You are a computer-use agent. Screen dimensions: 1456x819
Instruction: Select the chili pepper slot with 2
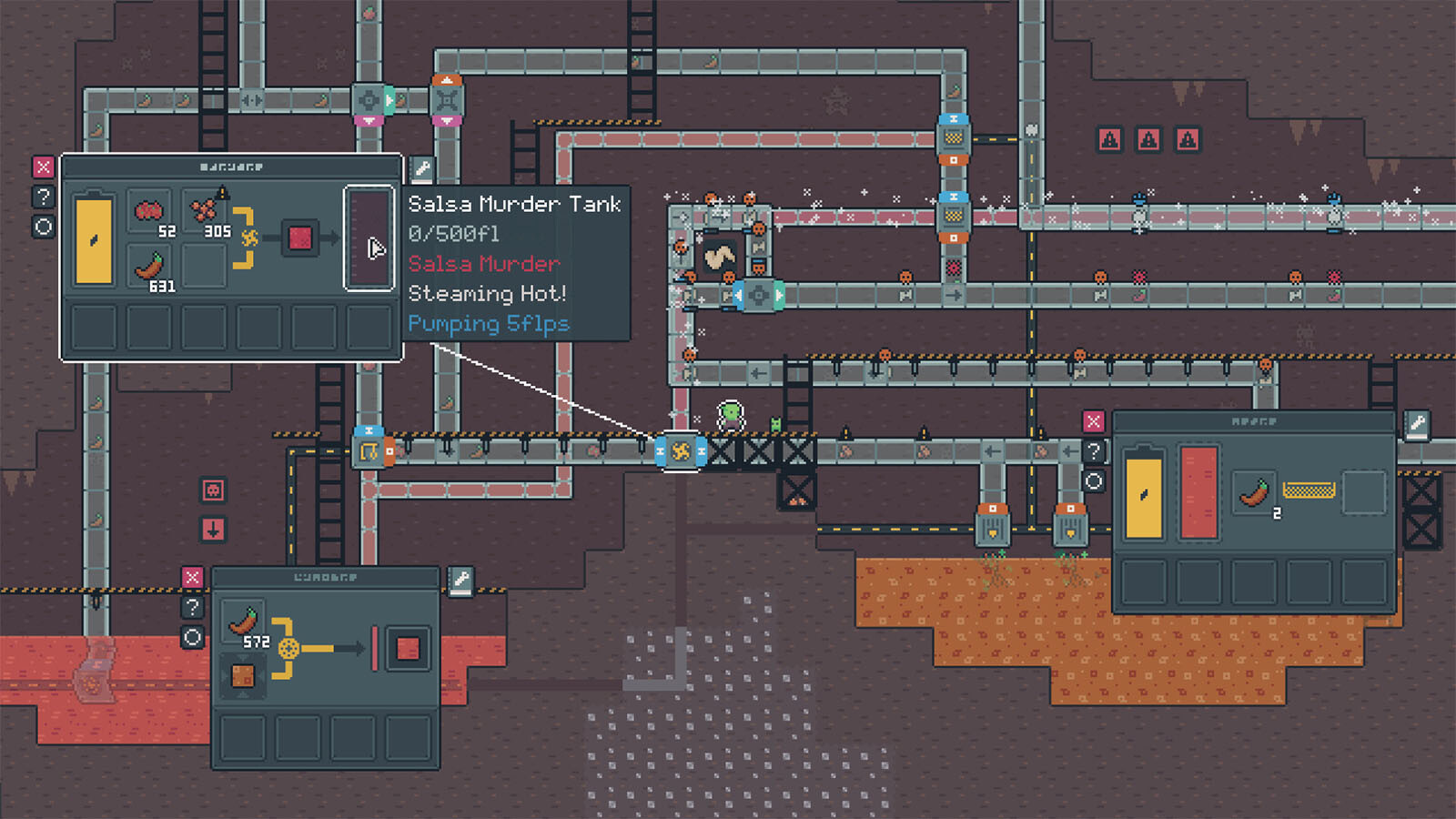[1255, 492]
